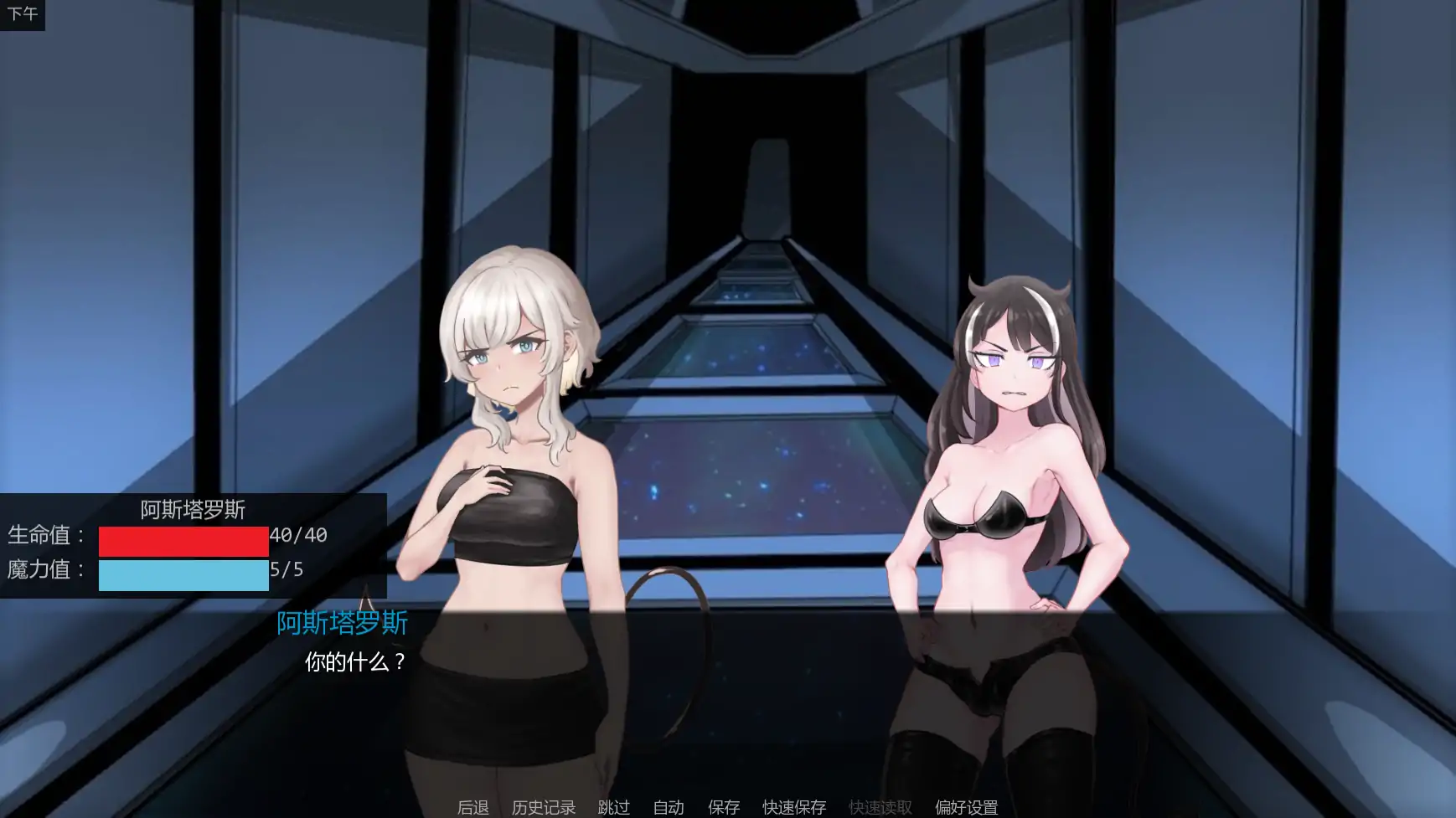Open the 历史记录 dialogue history

click(543, 807)
